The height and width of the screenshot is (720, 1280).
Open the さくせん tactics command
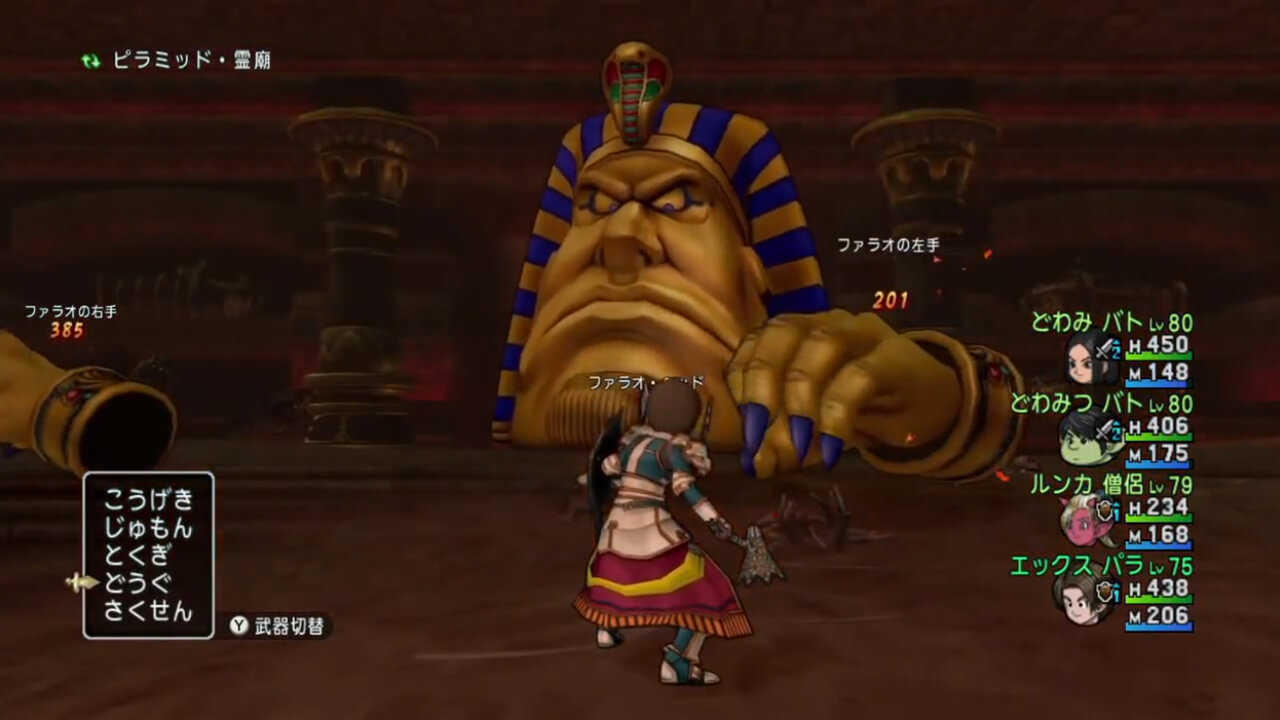point(148,611)
